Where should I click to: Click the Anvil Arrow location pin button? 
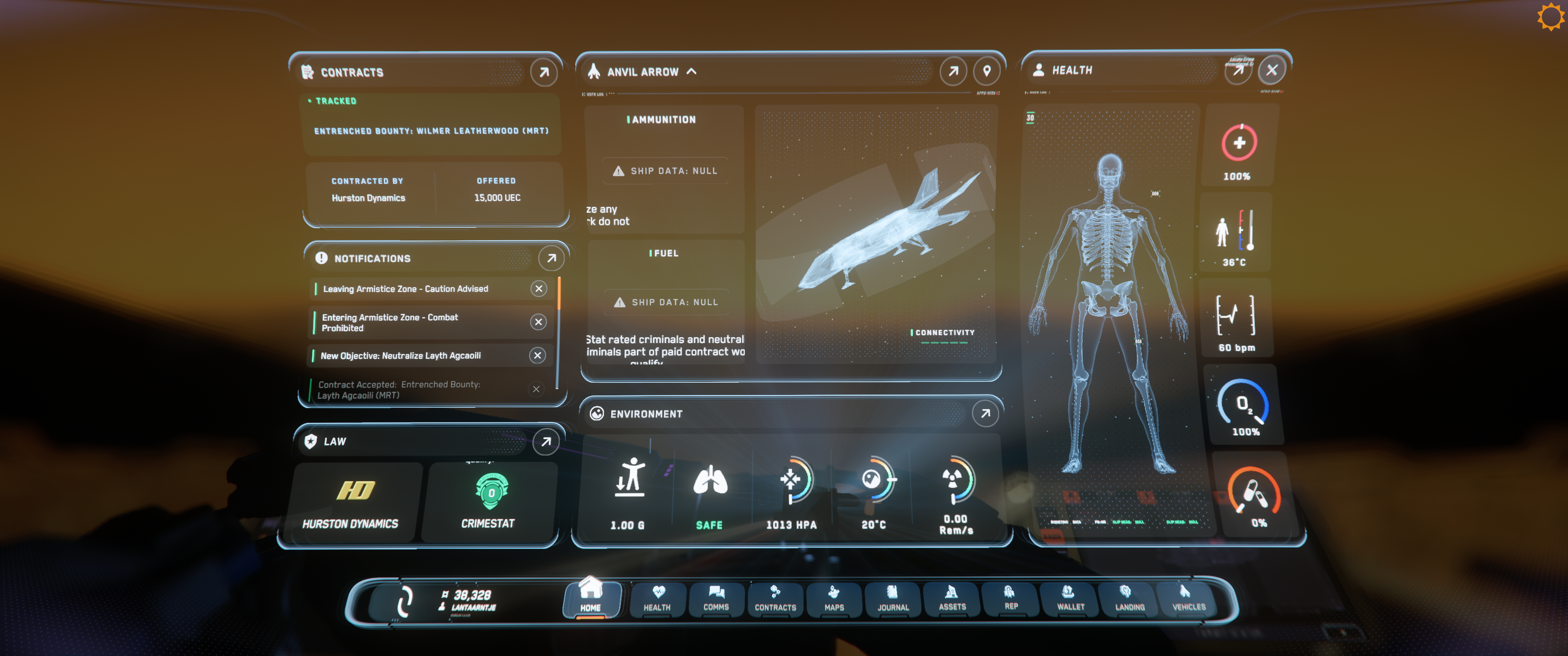(987, 71)
